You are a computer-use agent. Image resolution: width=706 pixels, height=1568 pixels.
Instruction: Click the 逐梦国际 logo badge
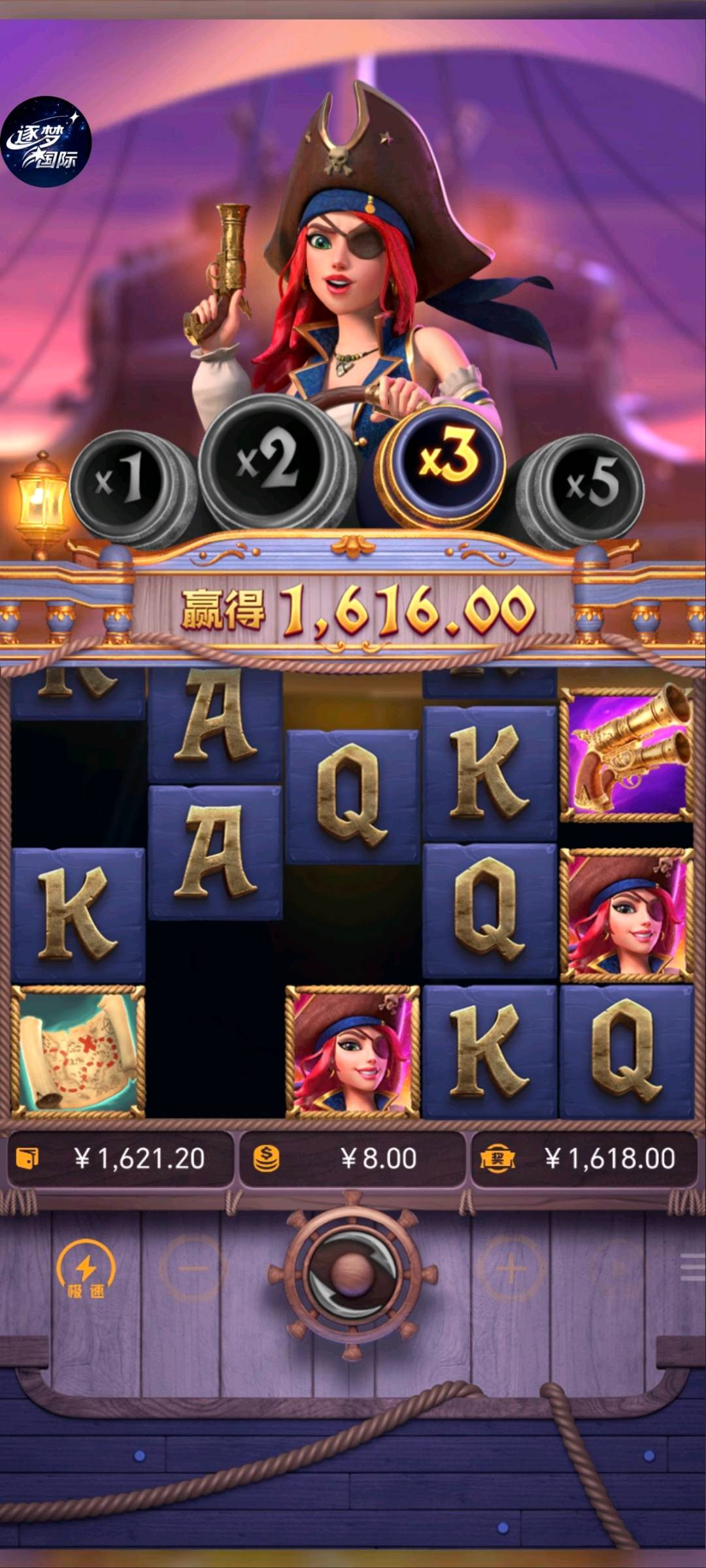(x=46, y=142)
